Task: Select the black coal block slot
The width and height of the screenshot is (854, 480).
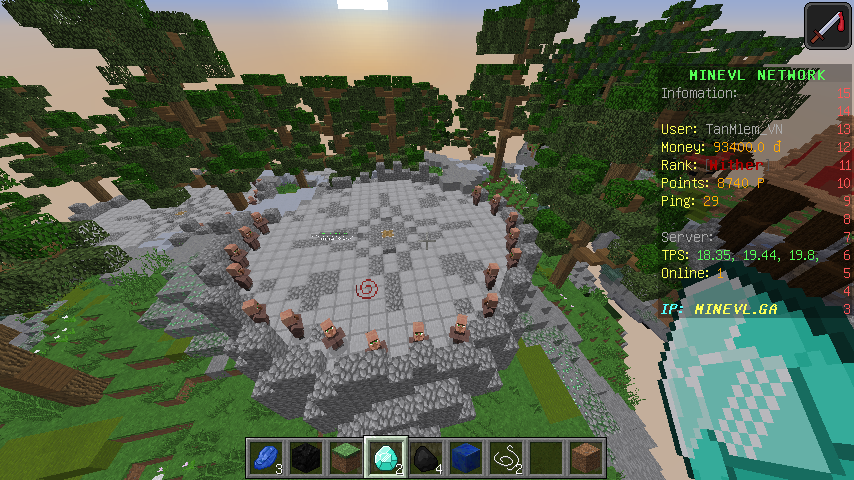Action: 306,458
